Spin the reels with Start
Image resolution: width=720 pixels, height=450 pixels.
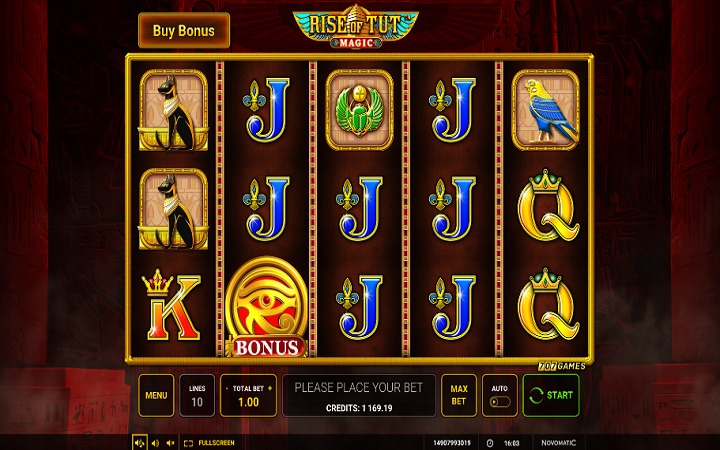pyautogui.click(x=550, y=395)
